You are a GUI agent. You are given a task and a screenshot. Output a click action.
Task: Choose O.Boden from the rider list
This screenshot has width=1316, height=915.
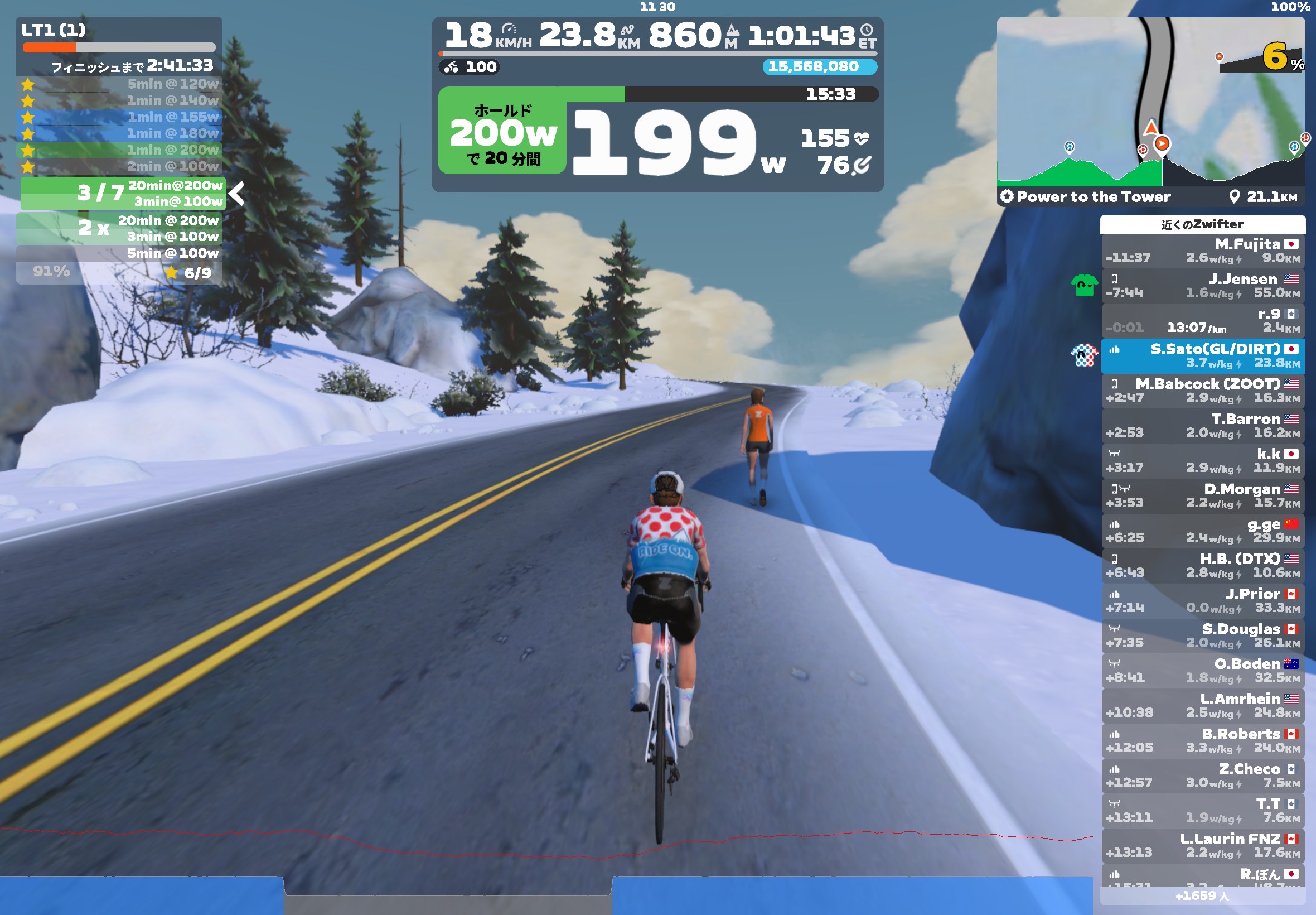1202,670
